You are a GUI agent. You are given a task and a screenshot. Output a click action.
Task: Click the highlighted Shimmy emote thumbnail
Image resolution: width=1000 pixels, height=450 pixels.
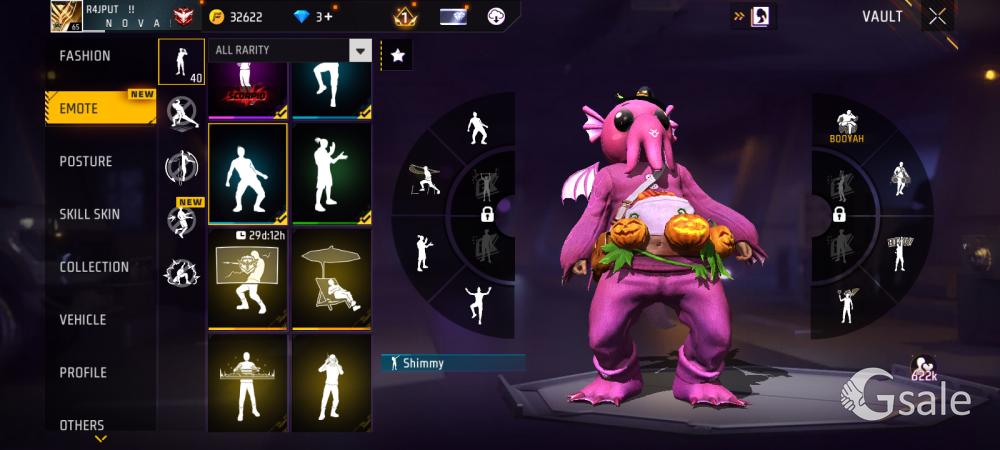tap(247, 173)
